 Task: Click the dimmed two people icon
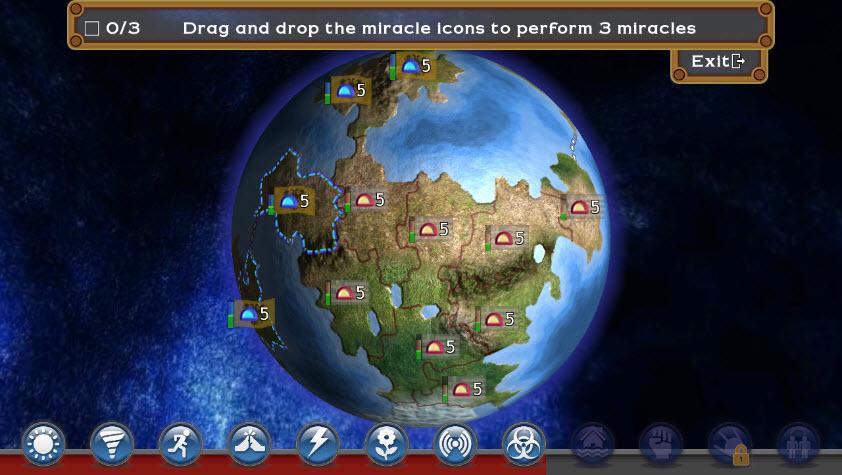[x=798, y=443]
